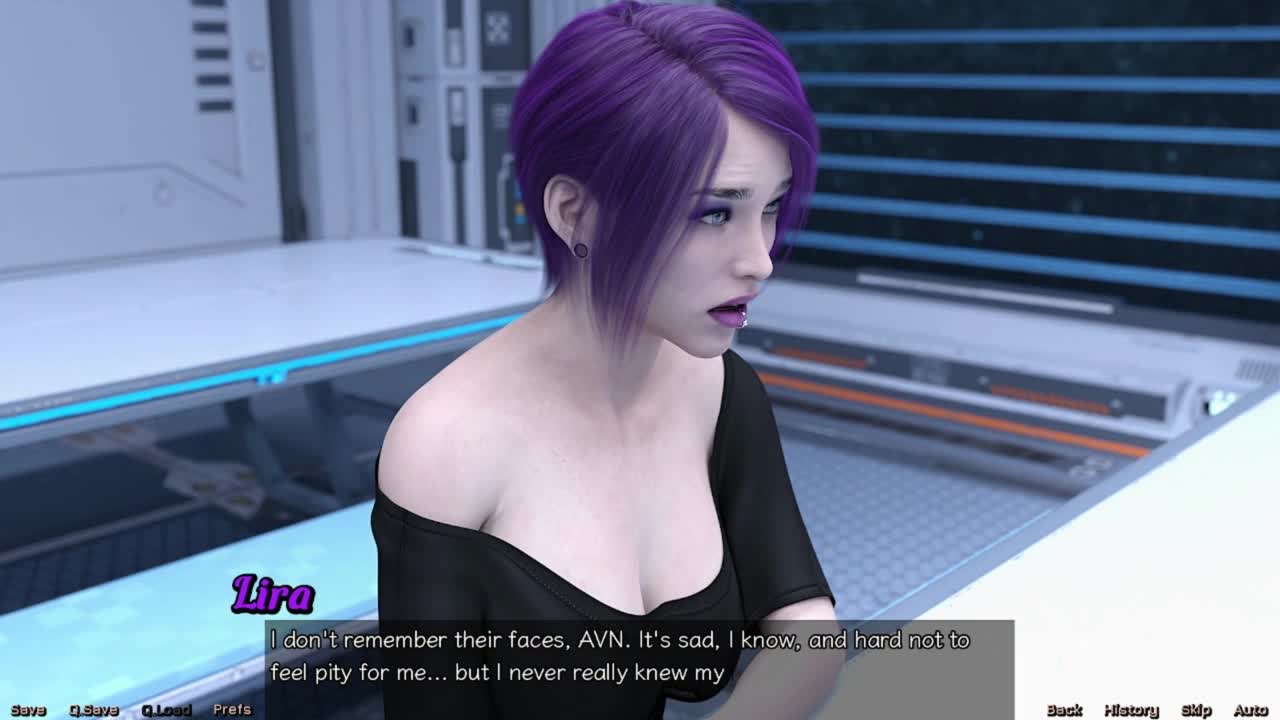Activate Skip to fast-forward dialogue
Image resolution: width=1280 pixels, height=720 pixels.
(x=1196, y=710)
